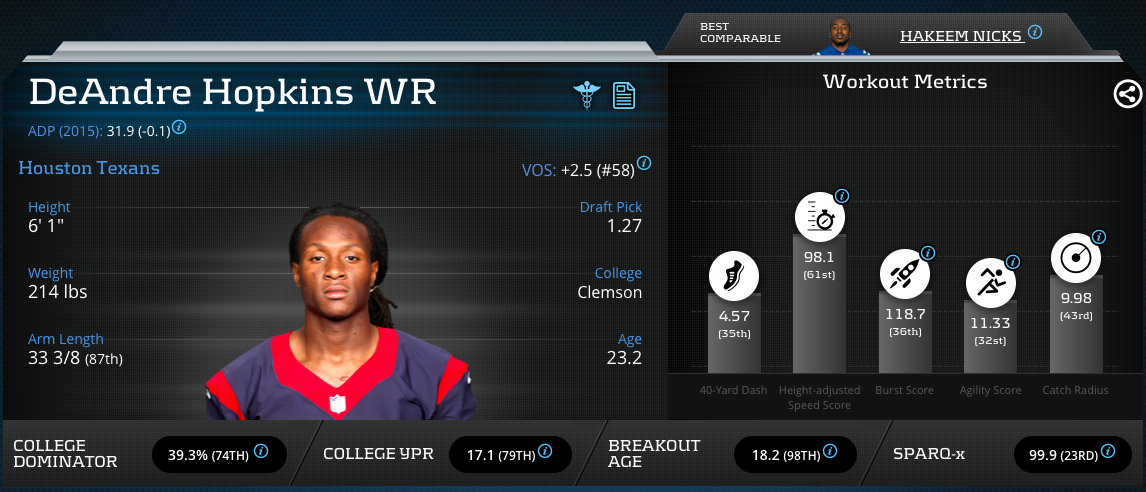
Task: Show info for the VOS rating
Action: [x=644, y=163]
